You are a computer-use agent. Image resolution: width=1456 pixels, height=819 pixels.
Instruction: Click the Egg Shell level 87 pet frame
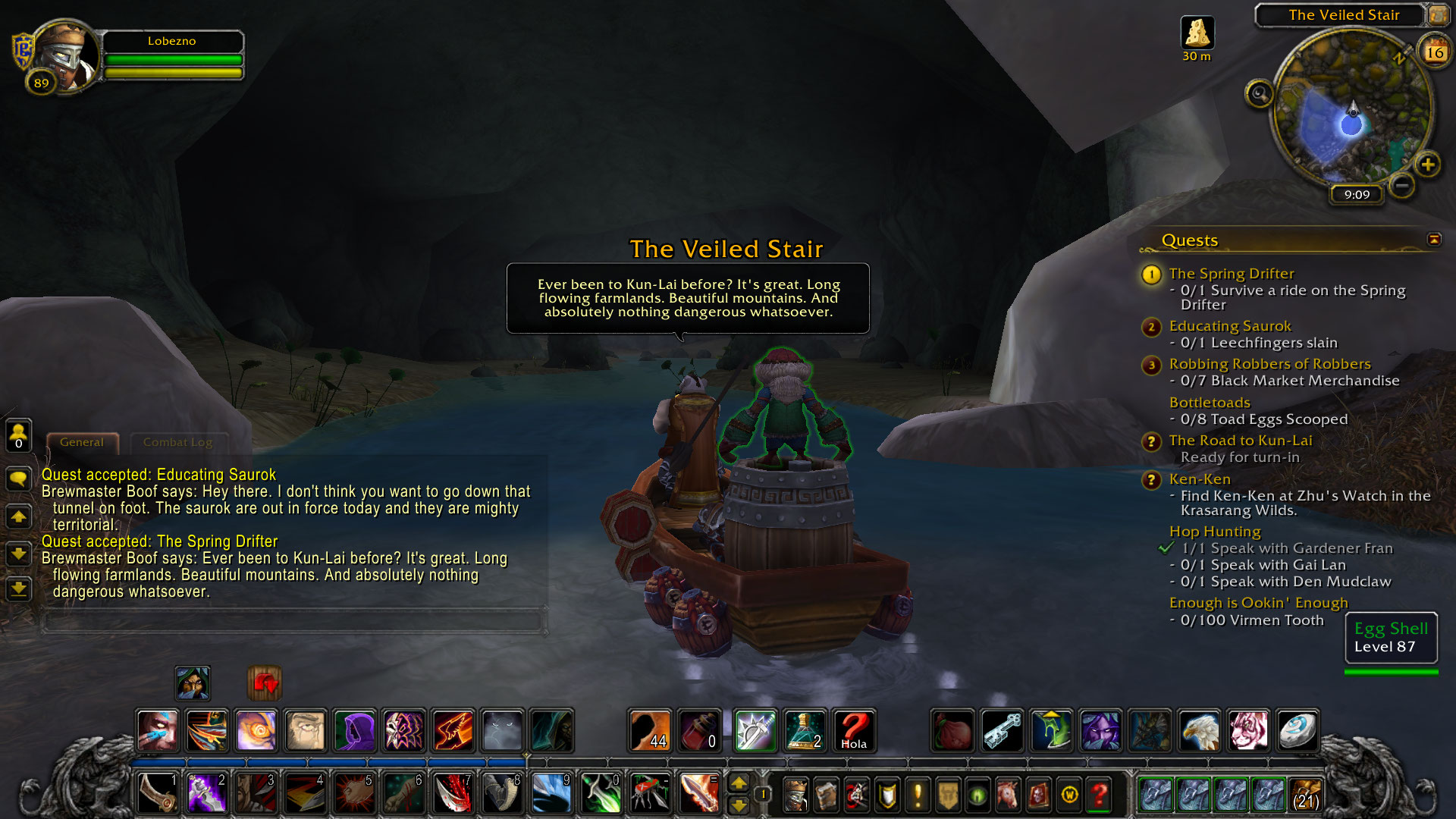pos(1391,638)
